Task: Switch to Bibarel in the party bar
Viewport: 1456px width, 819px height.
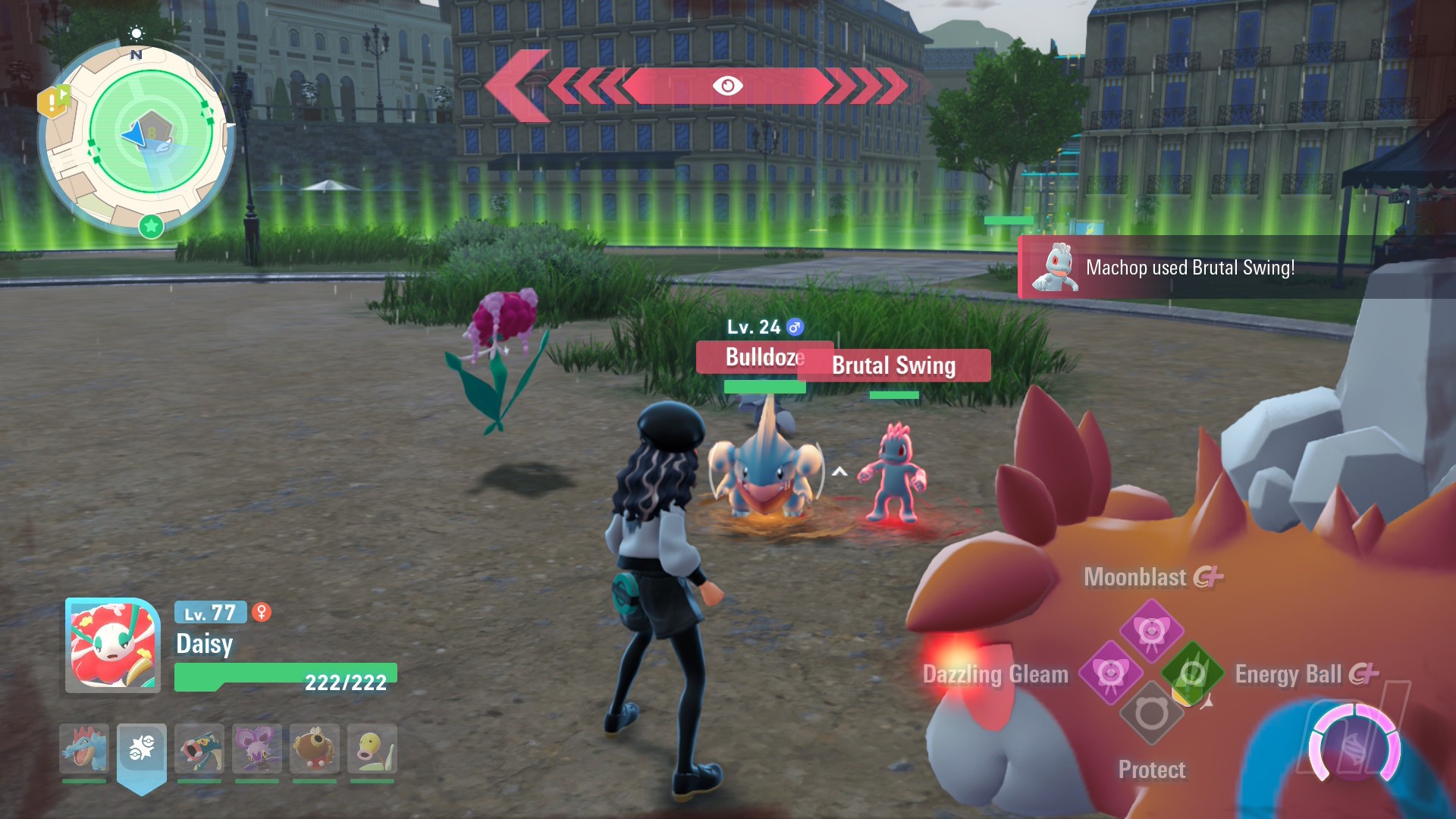Action: pyautogui.click(x=315, y=748)
